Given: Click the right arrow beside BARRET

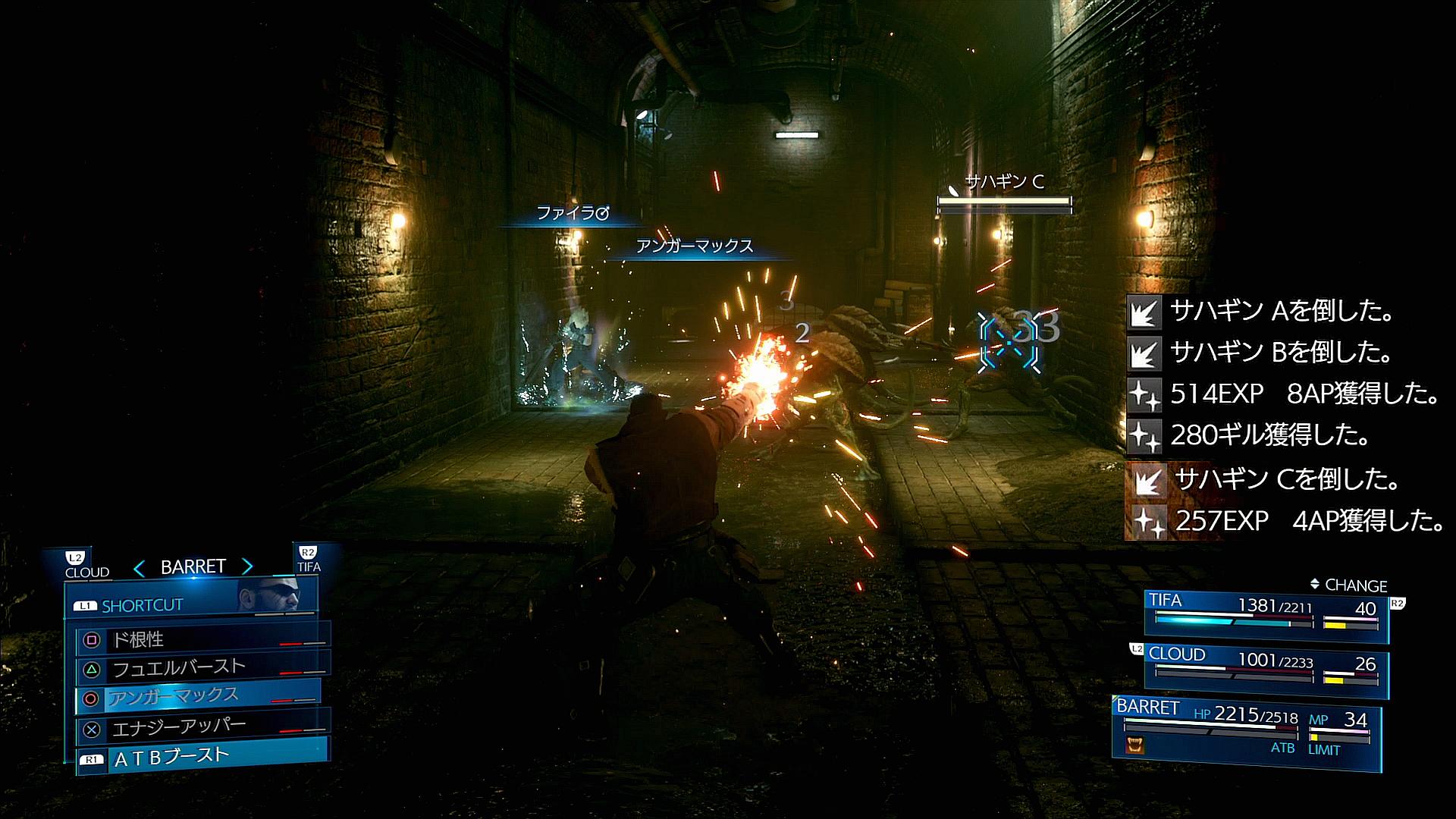Looking at the screenshot, I should (x=247, y=566).
